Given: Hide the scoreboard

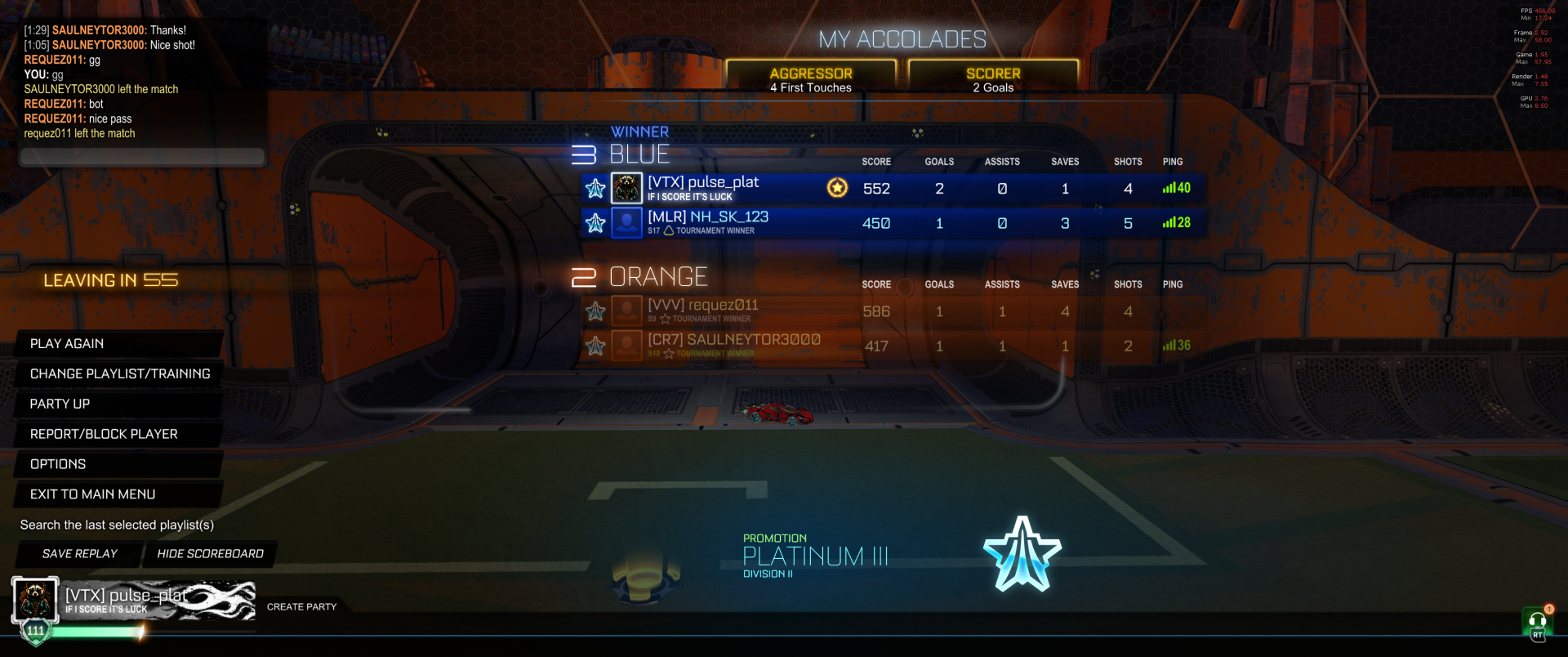Looking at the screenshot, I should [210, 554].
